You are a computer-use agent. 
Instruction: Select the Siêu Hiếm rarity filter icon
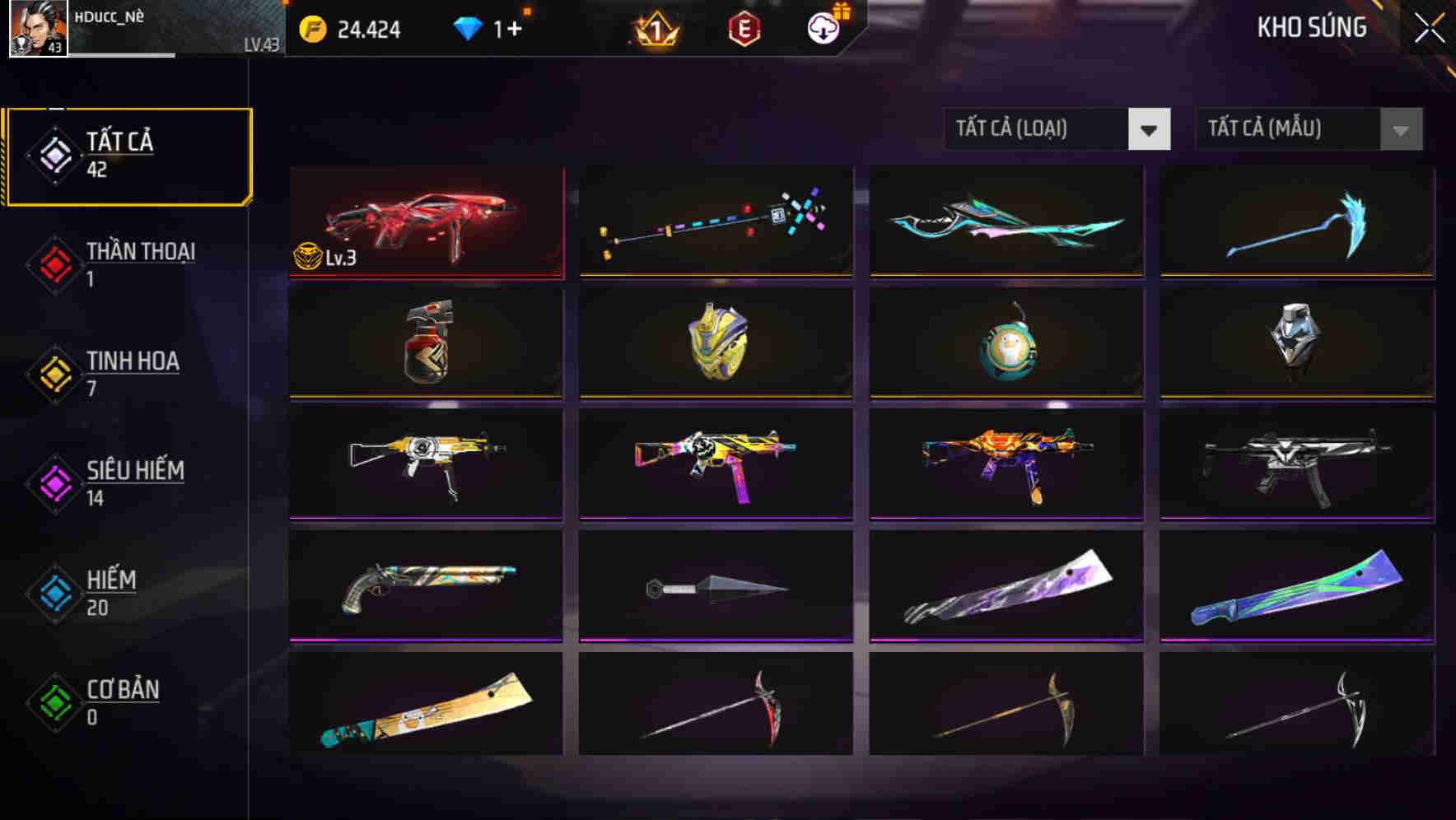click(54, 484)
